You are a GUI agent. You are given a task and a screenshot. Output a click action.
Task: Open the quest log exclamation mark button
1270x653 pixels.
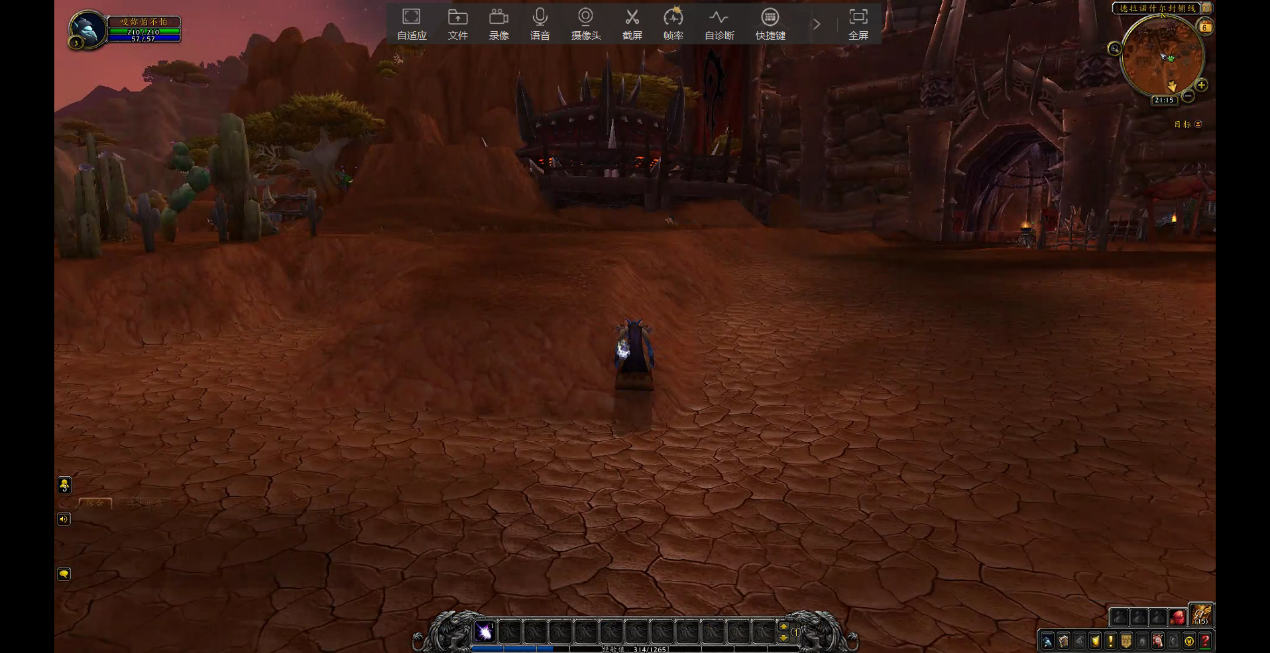pos(1110,641)
